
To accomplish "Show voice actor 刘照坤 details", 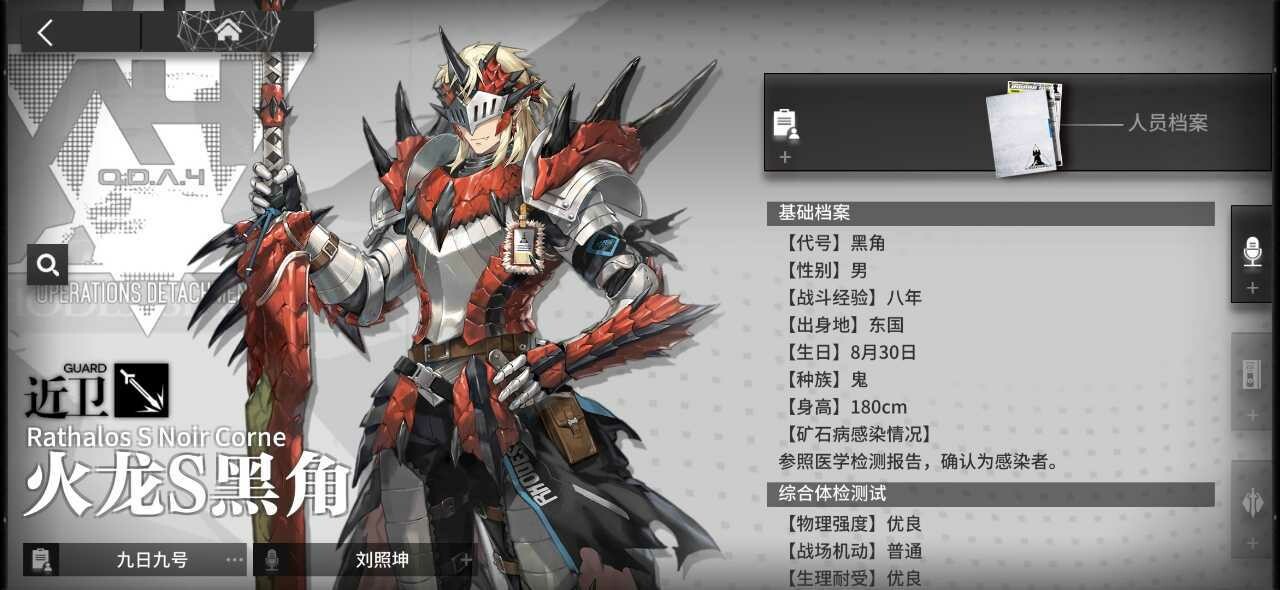I will click(x=381, y=560).
